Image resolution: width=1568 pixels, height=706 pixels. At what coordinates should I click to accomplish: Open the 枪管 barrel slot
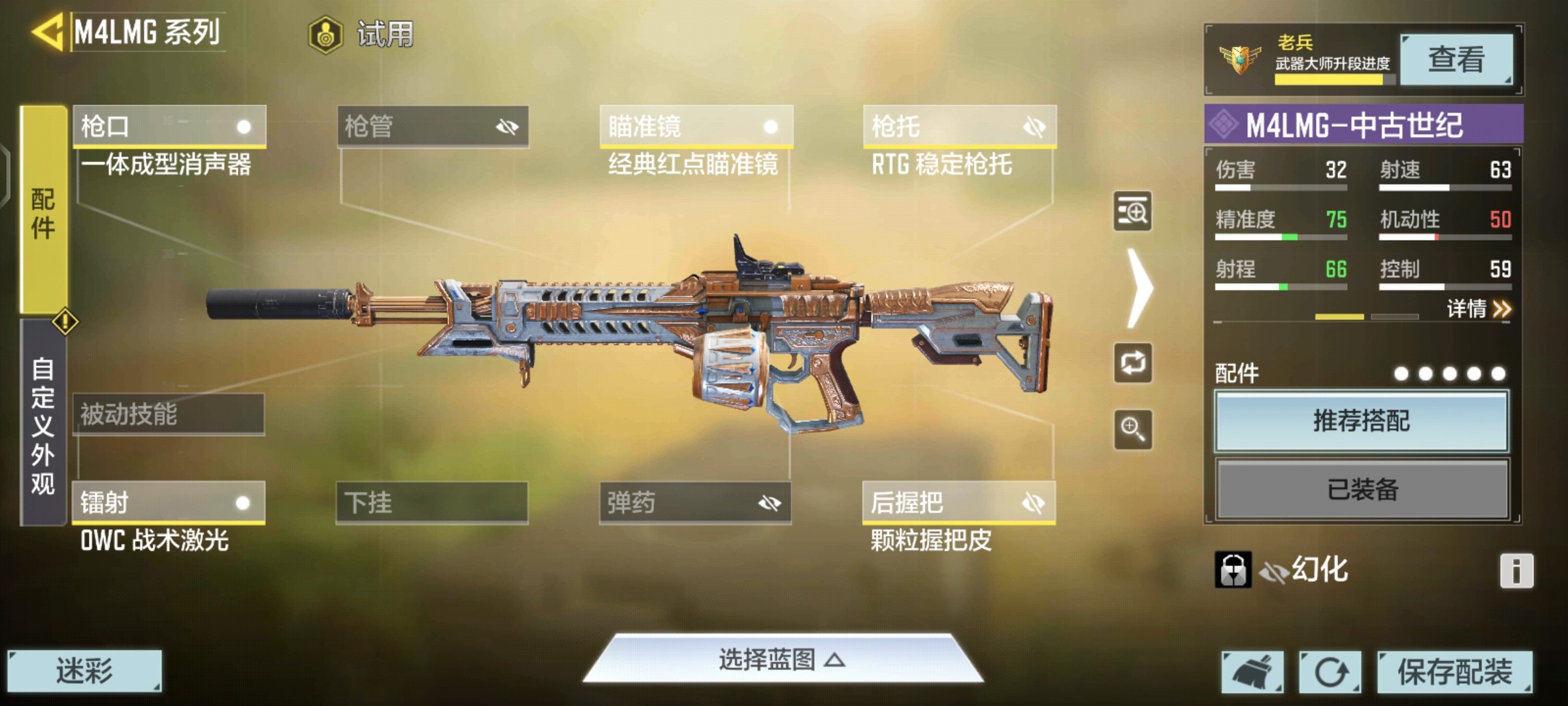click(433, 126)
